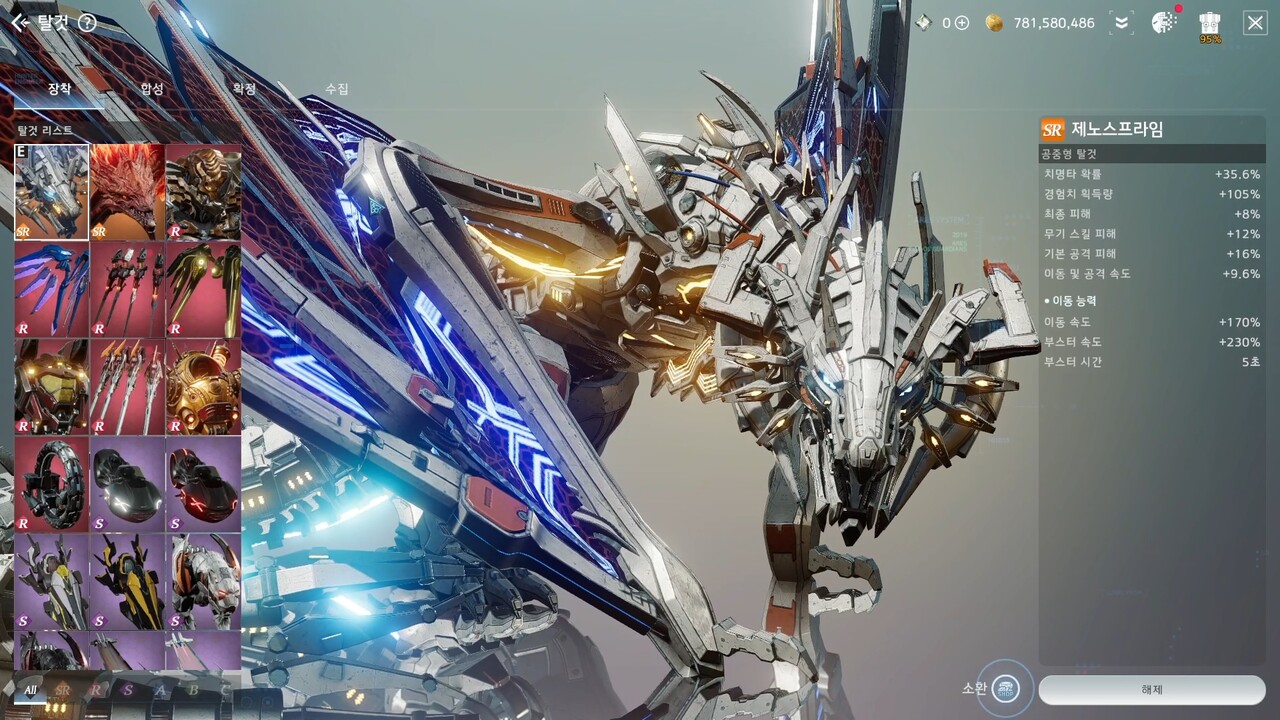This screenshot has width=1280, height=720.
Task: Open the backpack inventory icon showing 95%
Action: (x=1210, y=25)
